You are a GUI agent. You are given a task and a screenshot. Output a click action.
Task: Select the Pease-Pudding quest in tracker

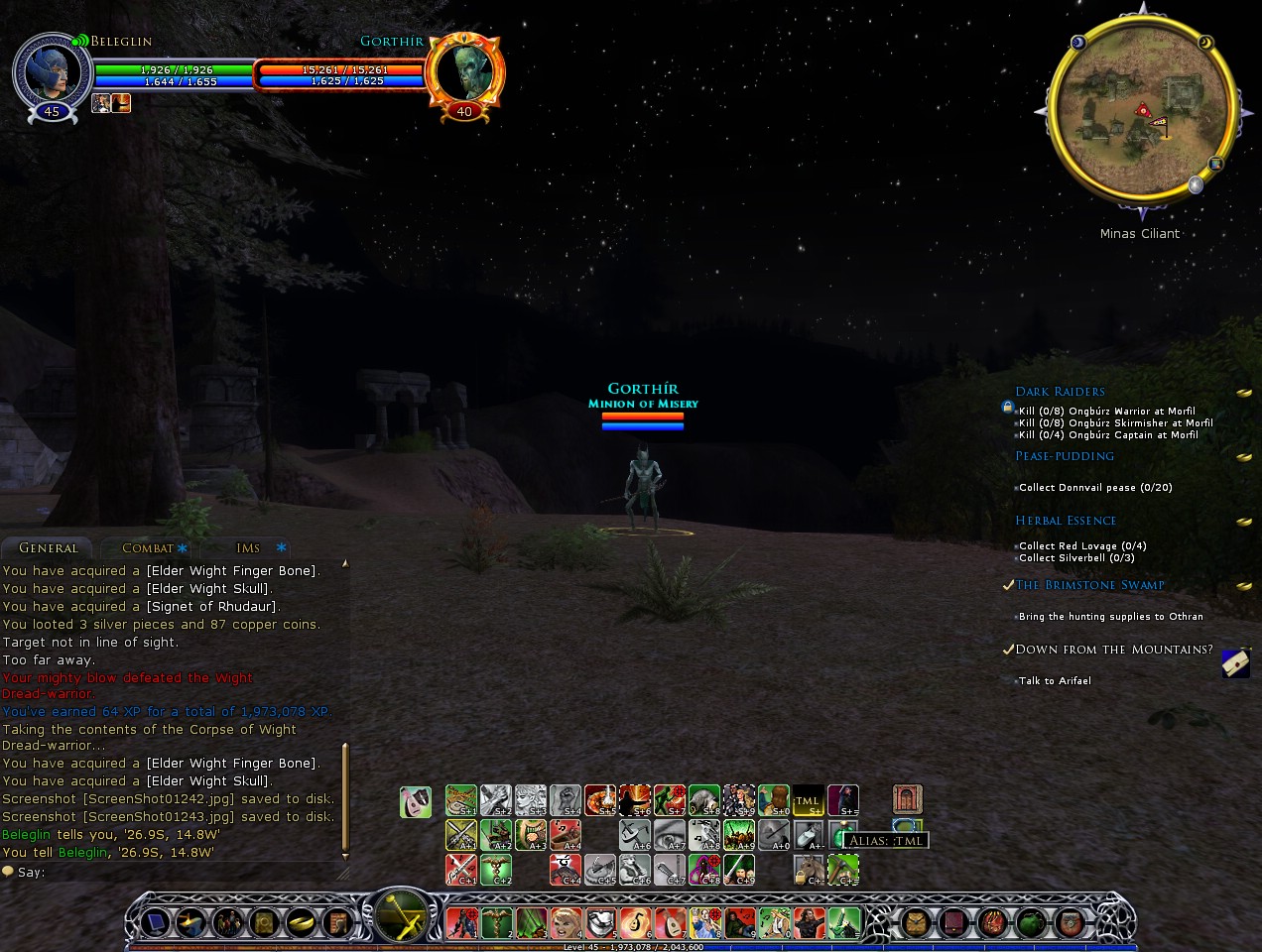1065,456
